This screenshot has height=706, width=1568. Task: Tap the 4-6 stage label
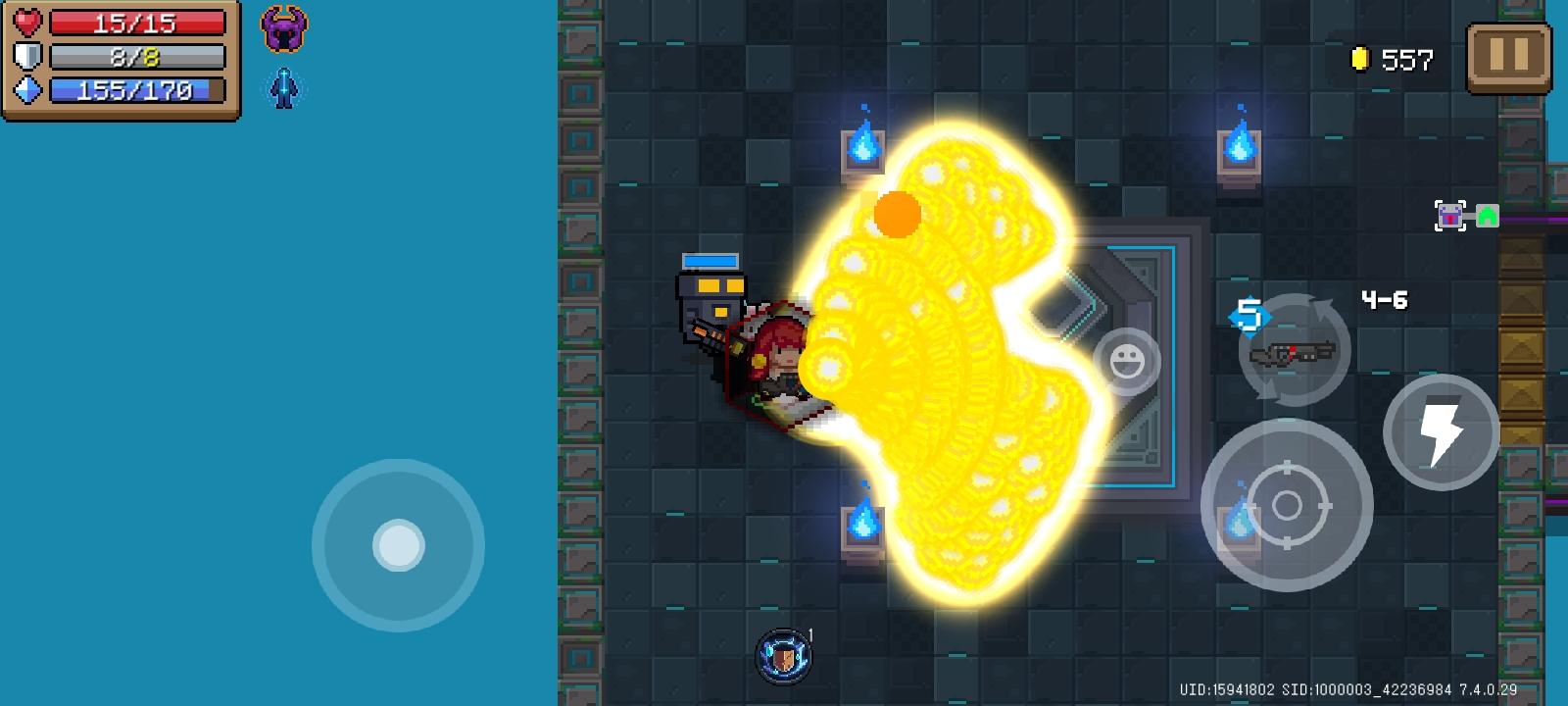click(1386, 302)
